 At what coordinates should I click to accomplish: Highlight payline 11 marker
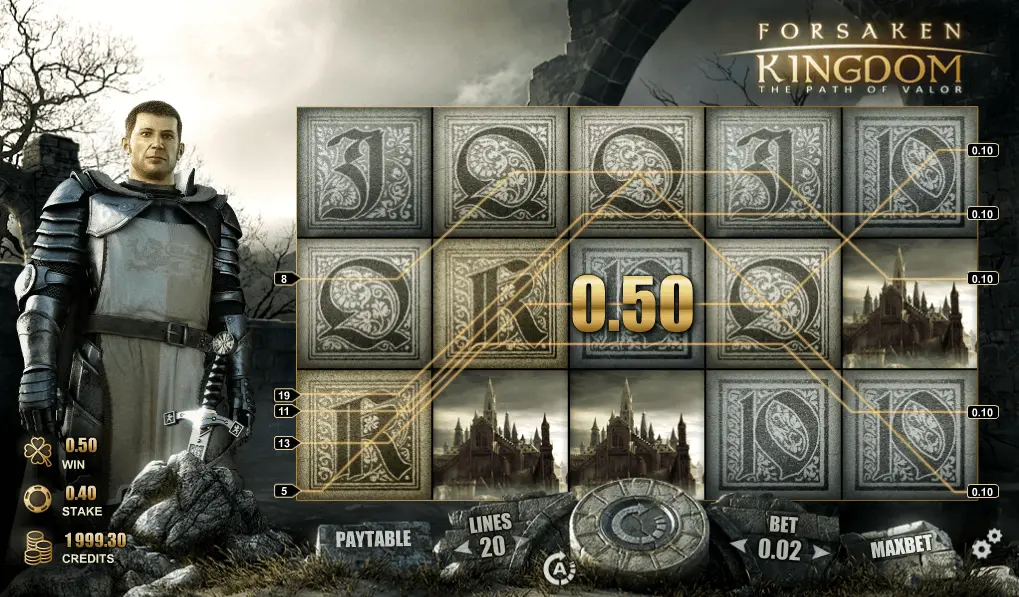pyautogui.click(x=284, y=411)
